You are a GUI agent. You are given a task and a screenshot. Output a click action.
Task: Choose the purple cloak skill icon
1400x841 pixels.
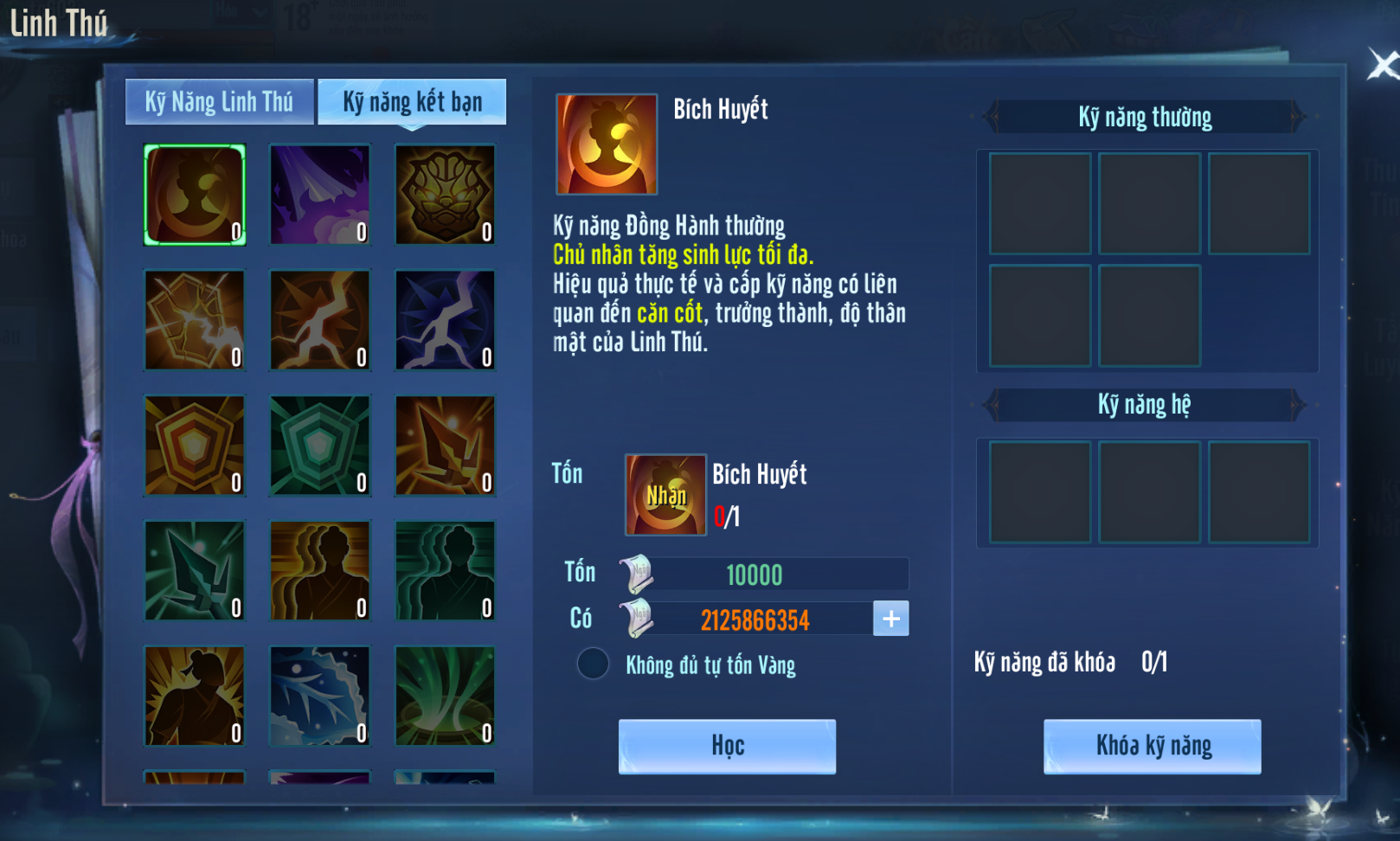tap(320, 195)
